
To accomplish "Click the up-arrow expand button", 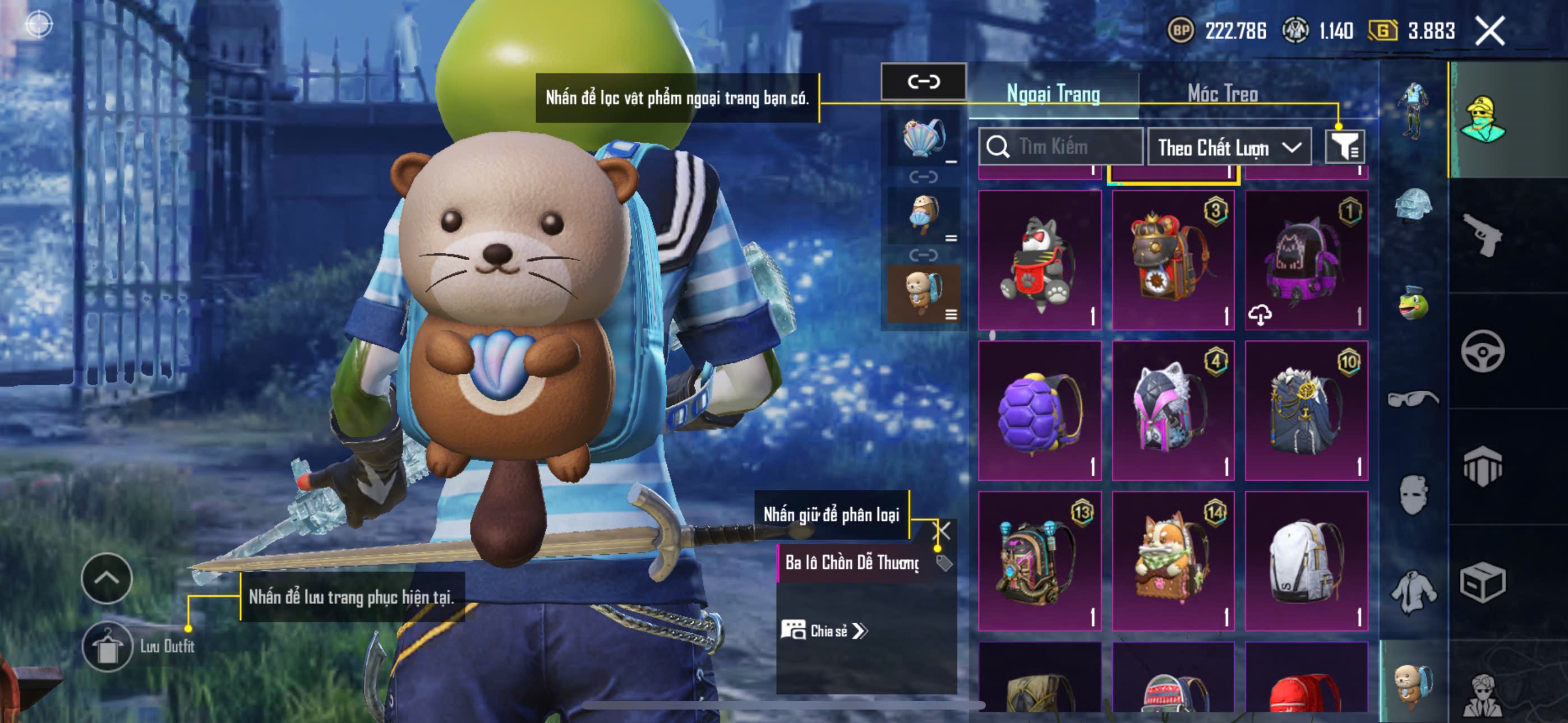I will click(107, 577).
